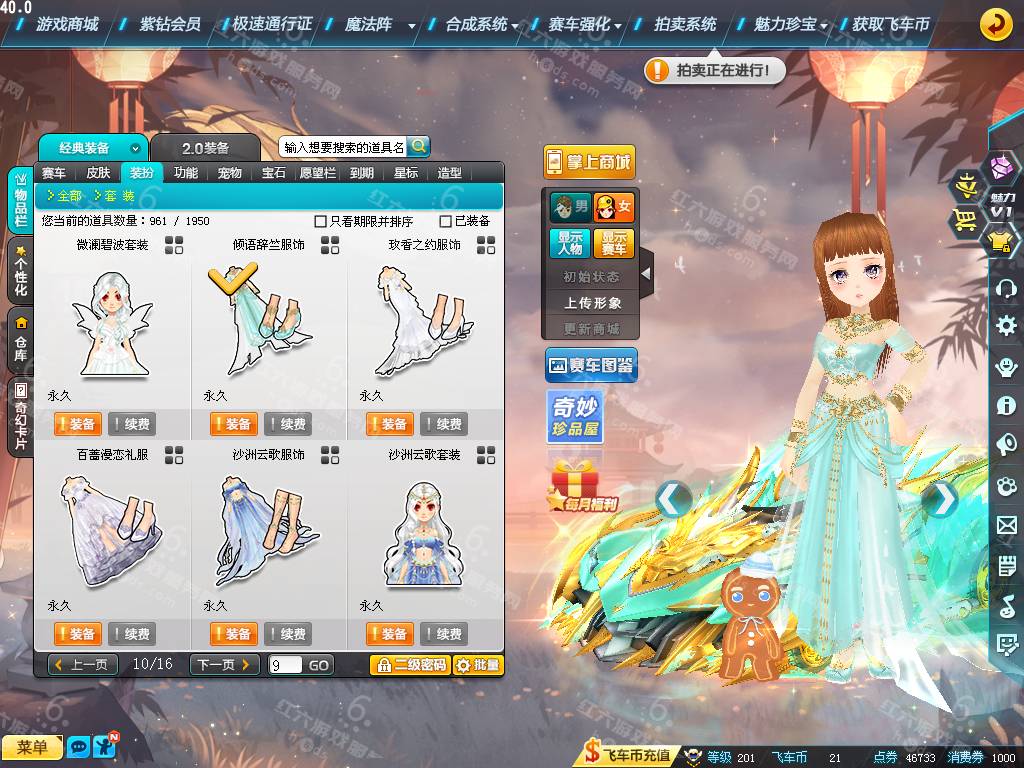This screenshot has height=768, width=1024.
Task: Switch to the 2.0装备 tab
Action: (x=205, y=148)
